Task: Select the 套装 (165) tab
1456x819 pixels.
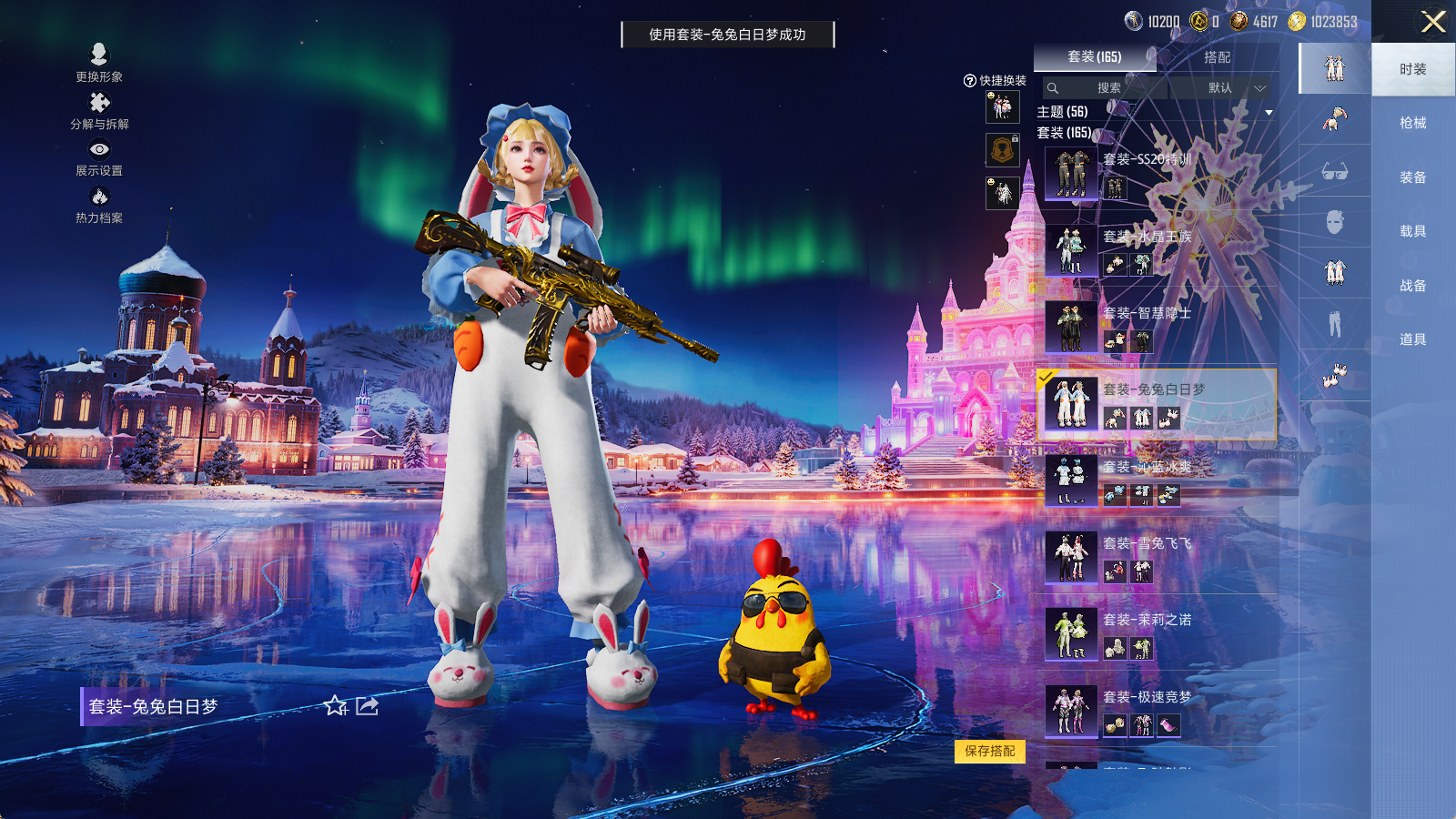Action: 1094,57
